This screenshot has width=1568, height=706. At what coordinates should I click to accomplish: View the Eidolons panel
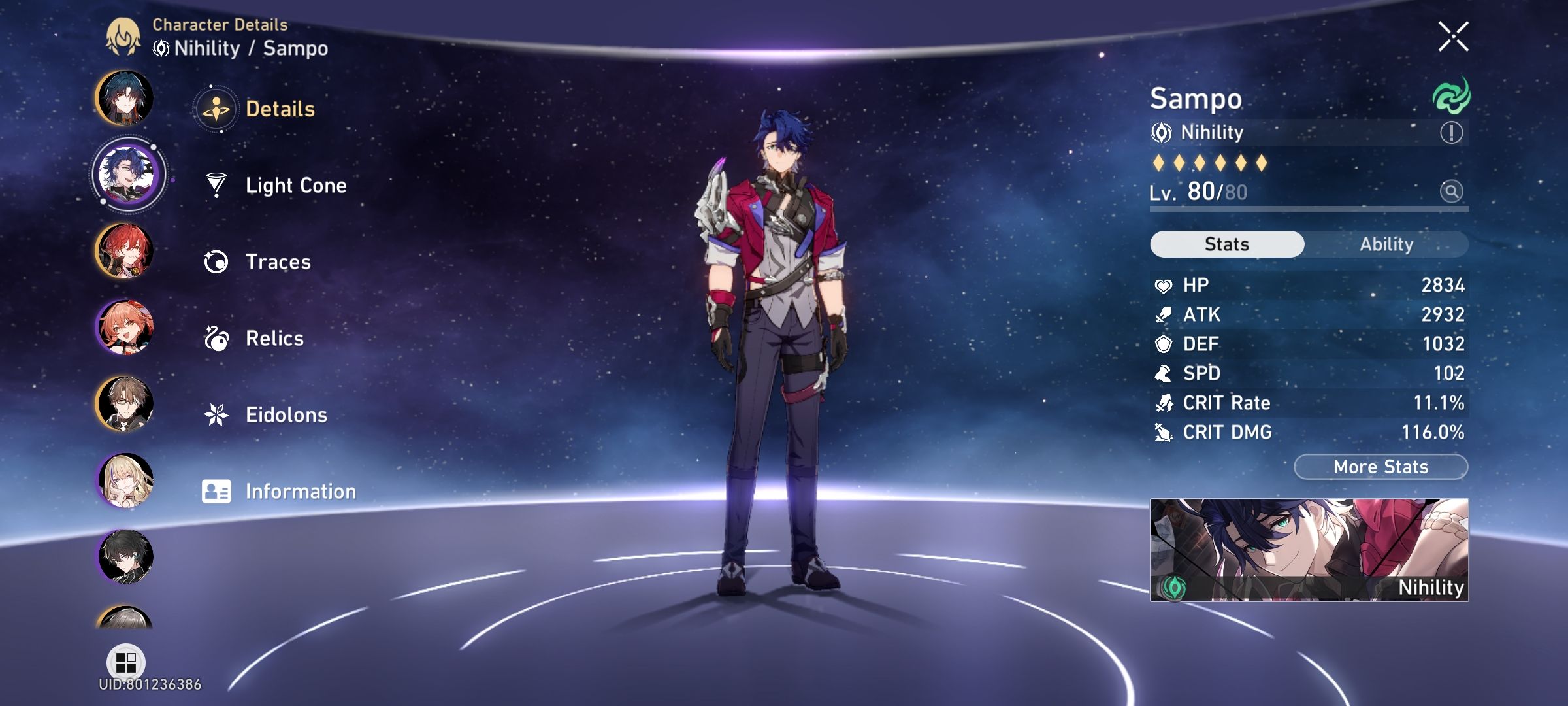pyautogui.click(x=286, y=414)
